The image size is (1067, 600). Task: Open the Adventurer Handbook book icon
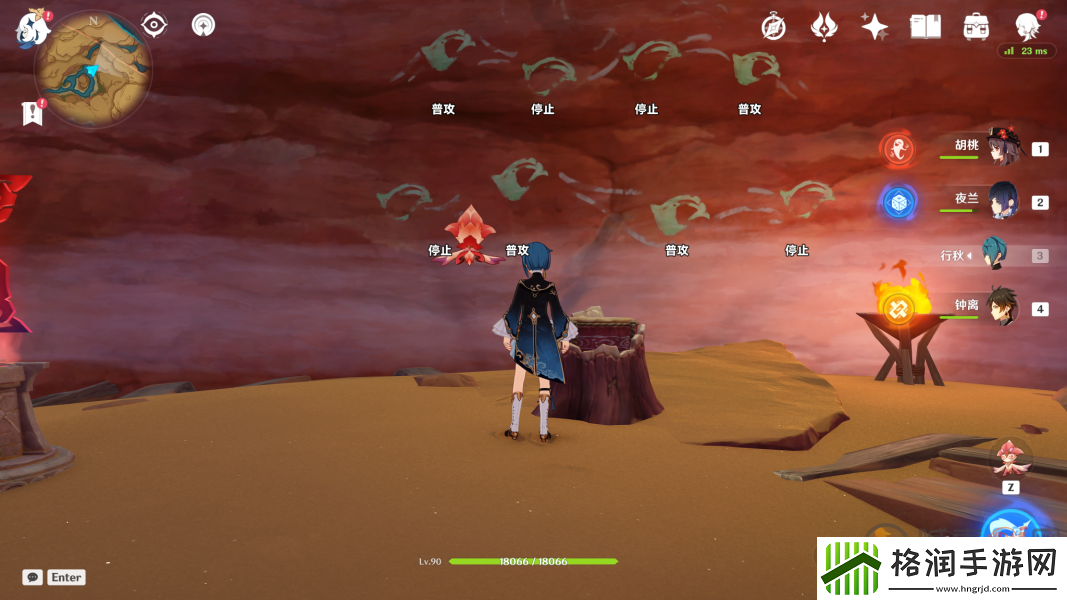(925, 27)
